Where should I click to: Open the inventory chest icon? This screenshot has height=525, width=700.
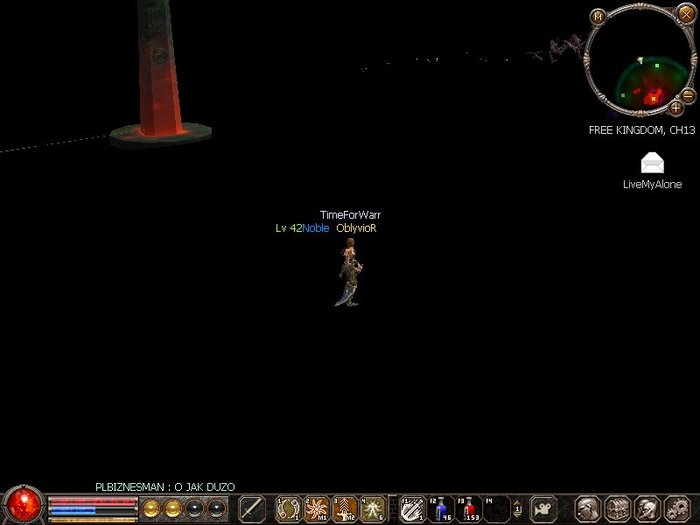(x=618, y=508)
